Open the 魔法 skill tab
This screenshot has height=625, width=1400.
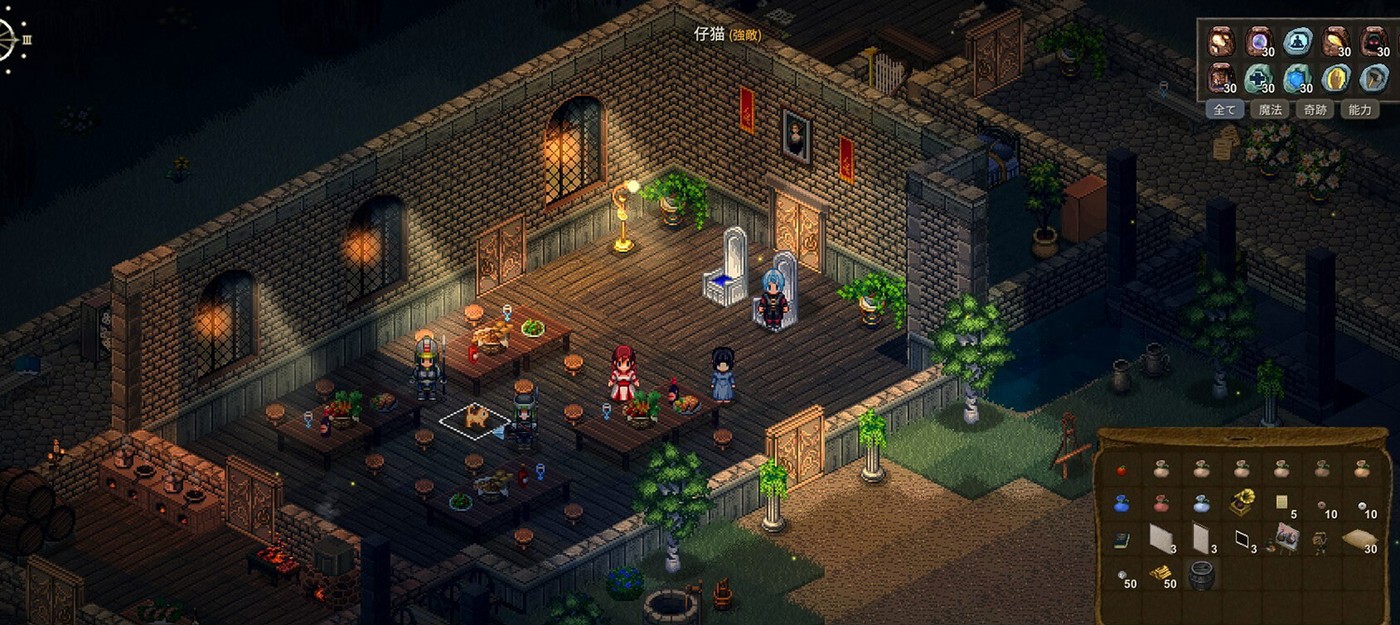pyautogui.click(x=1268, y=110)
